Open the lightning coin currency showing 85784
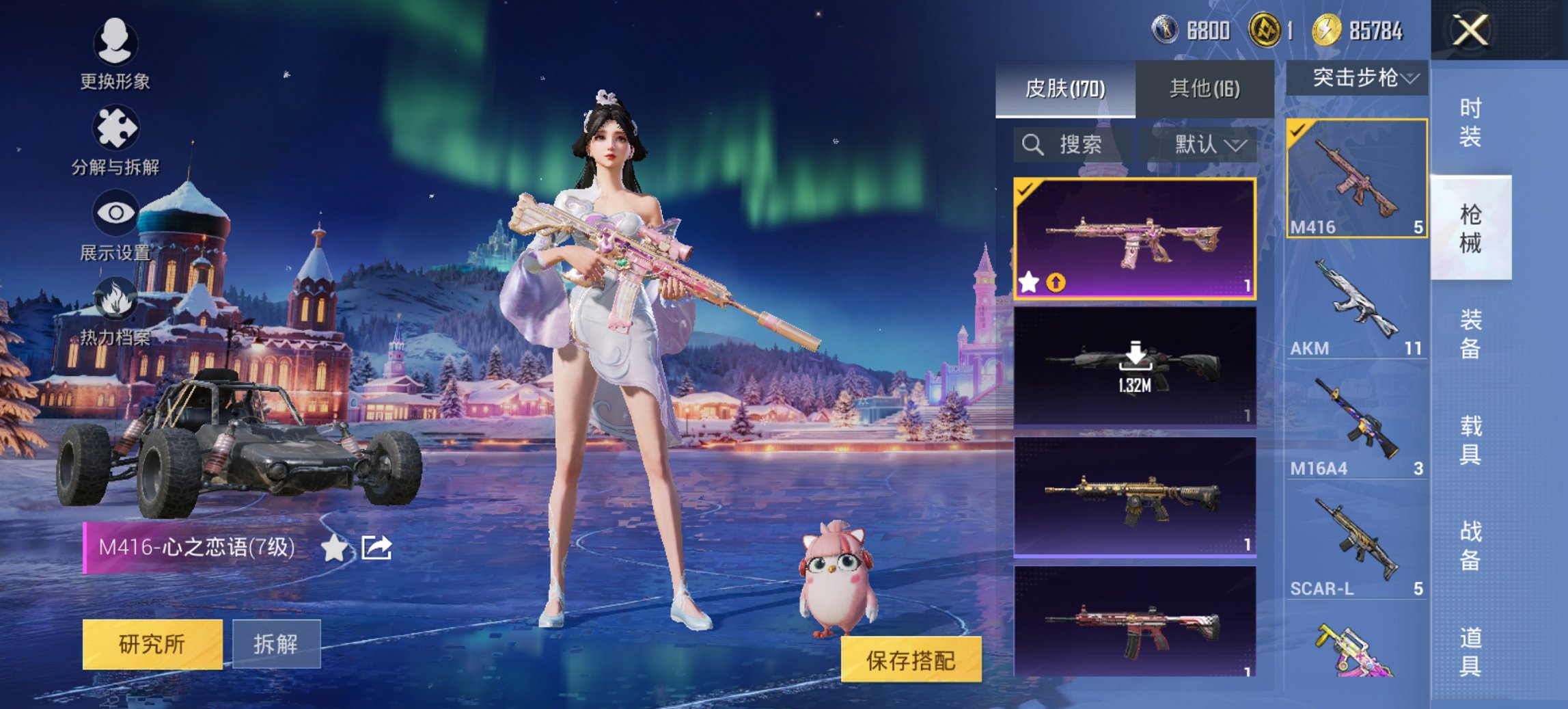 click(x=1327, y=30)
